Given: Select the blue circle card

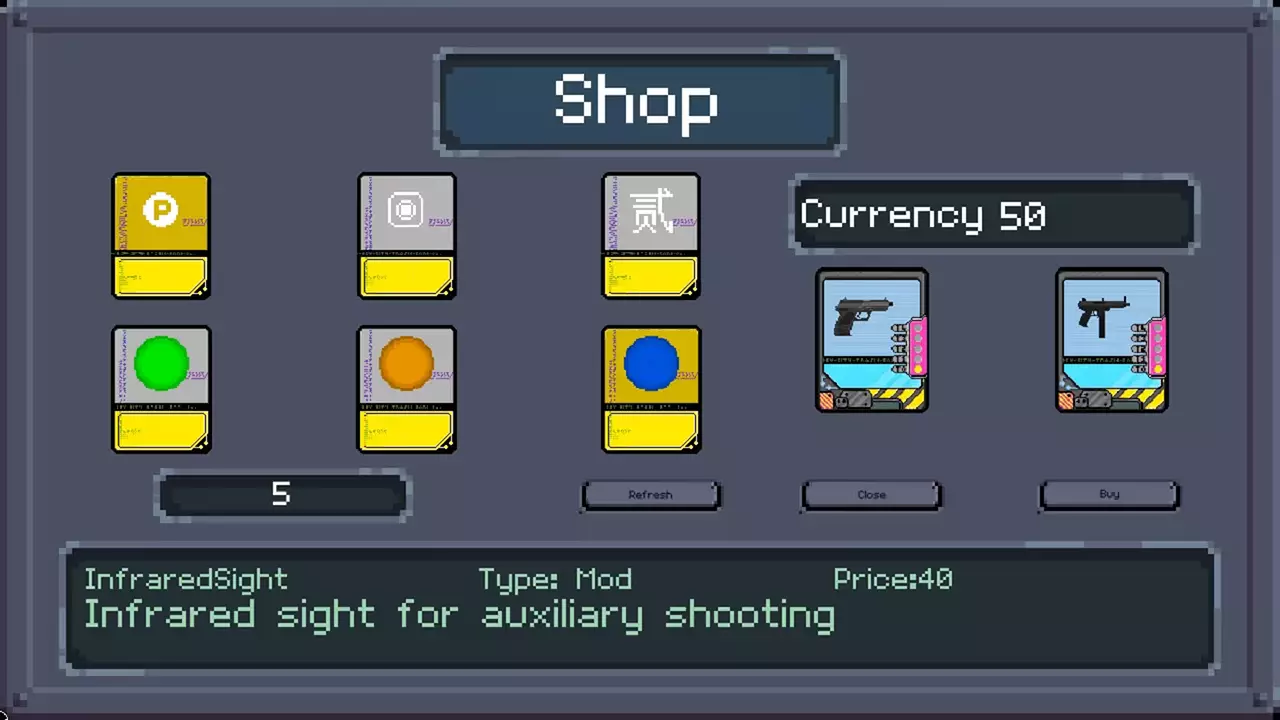Looking at the screenshot, I should [x=651, y=389].
